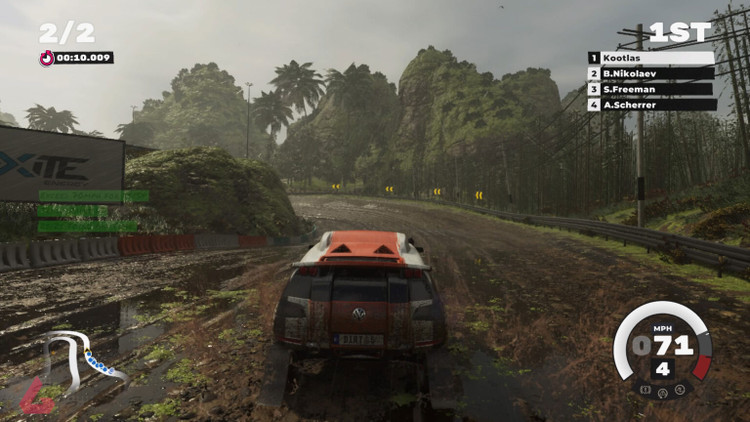Select Kootlas in the race standings

[651, 59]
